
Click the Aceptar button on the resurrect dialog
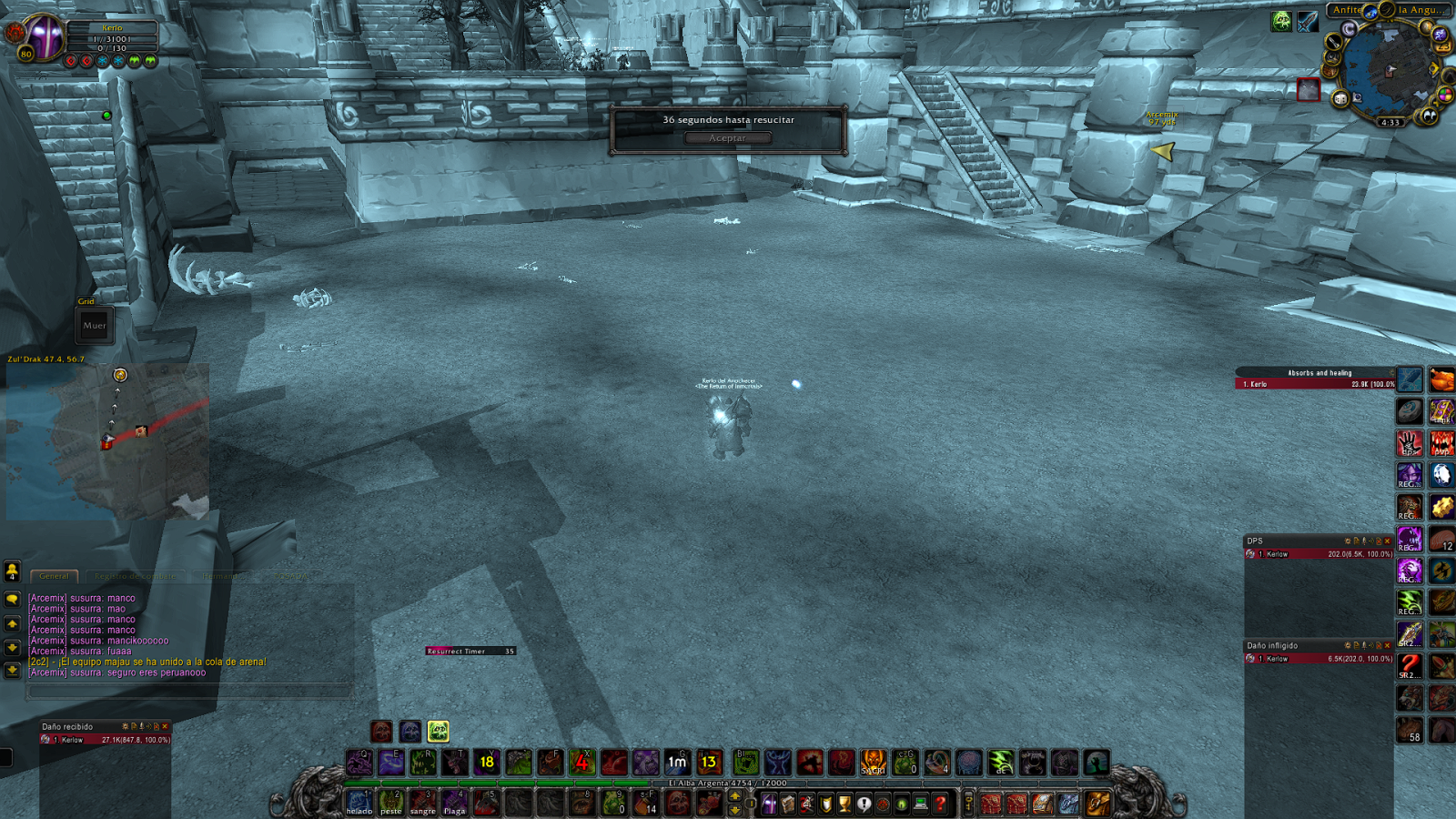point(730,137)
